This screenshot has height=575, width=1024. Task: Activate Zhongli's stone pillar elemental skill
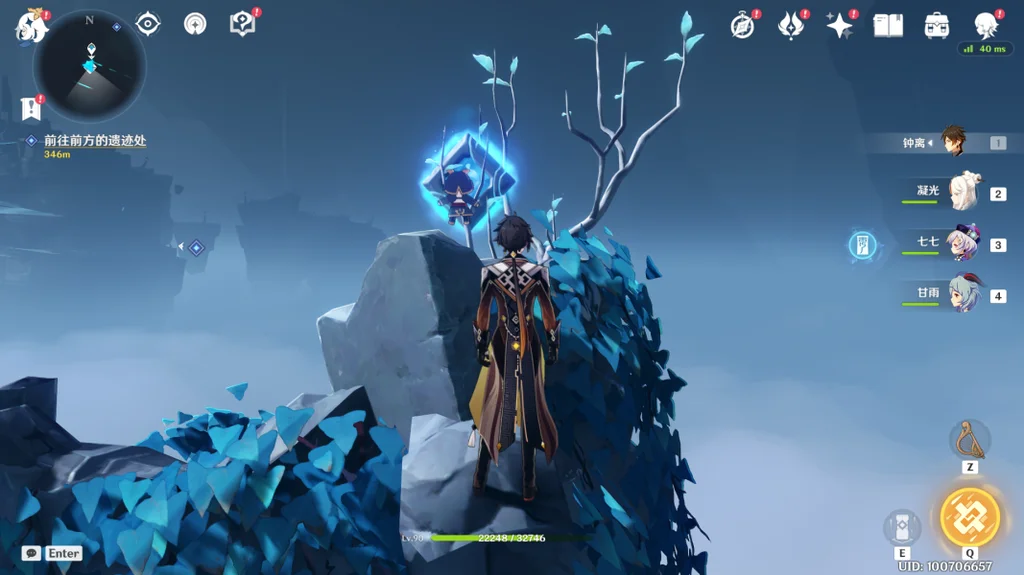coord(902,528)
